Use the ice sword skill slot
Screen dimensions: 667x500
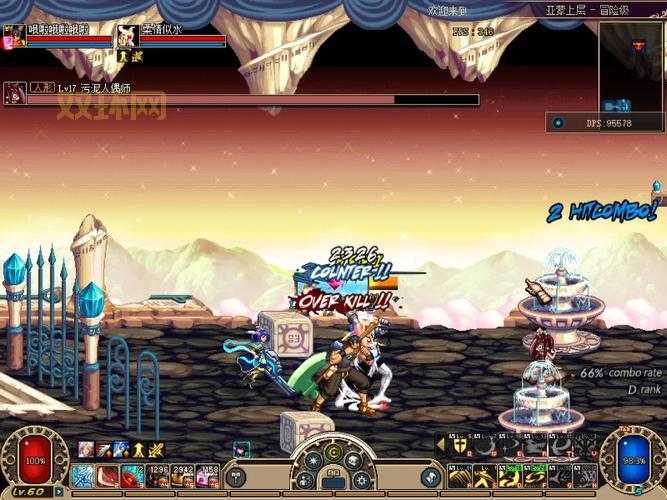pyautogui.click(x=83, y=476)
